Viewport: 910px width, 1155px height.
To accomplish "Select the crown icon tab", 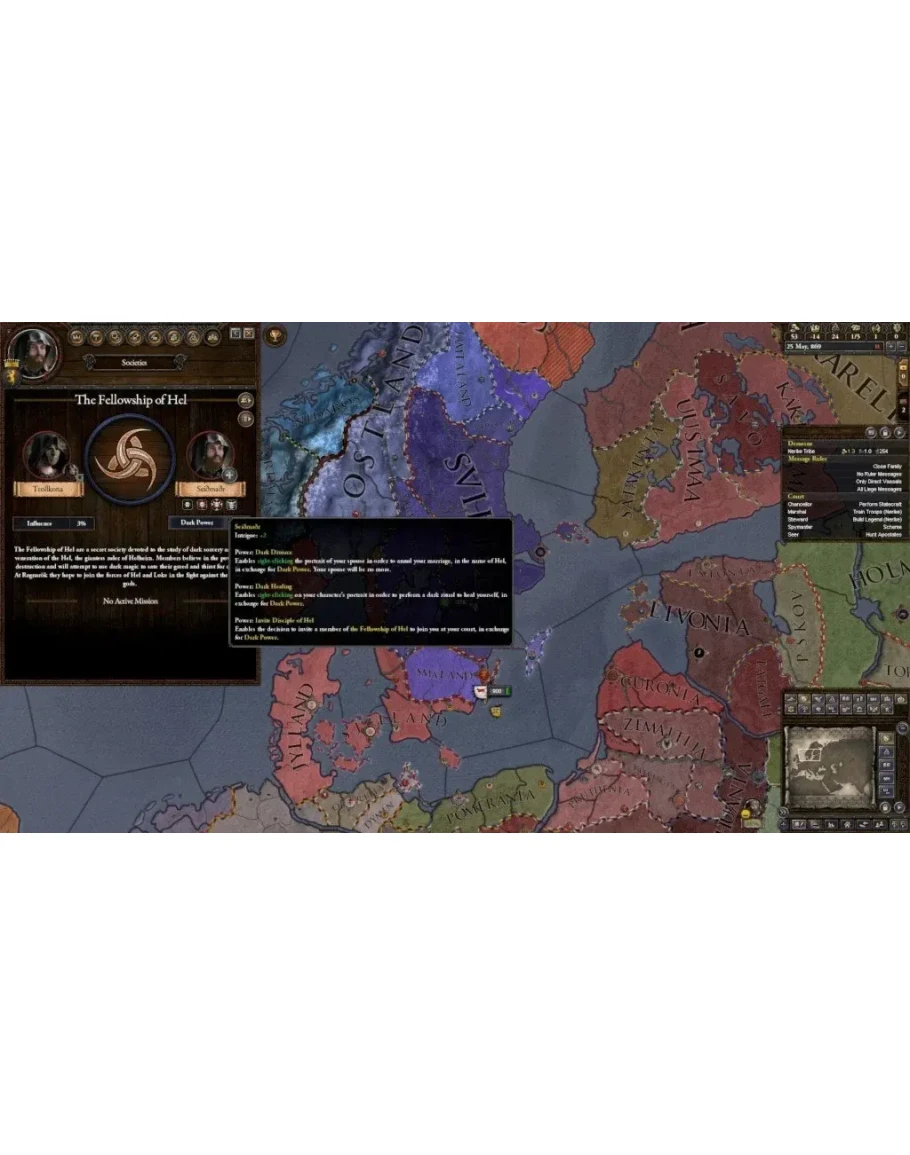I will 76,337.
